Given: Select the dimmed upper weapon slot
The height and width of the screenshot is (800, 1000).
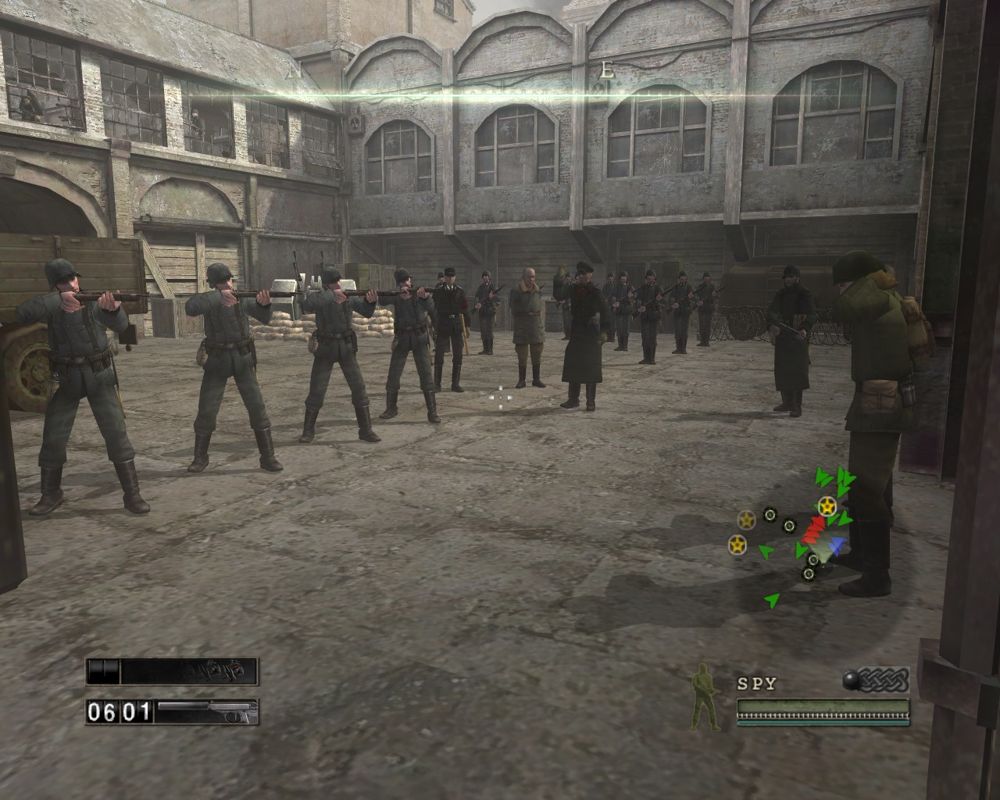Looking at the screenshot, I should [172, 671].
